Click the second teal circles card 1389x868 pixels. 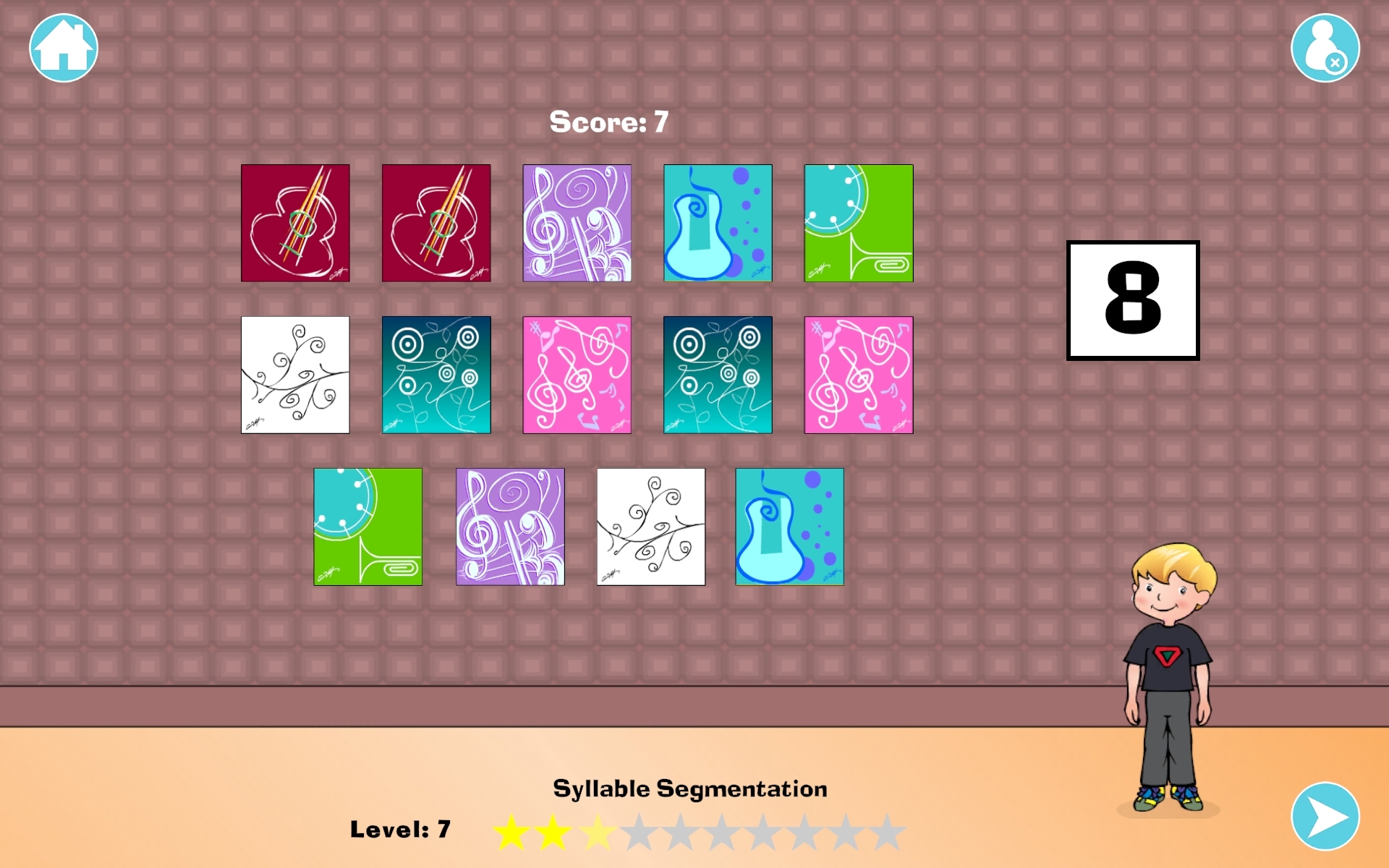717,374
